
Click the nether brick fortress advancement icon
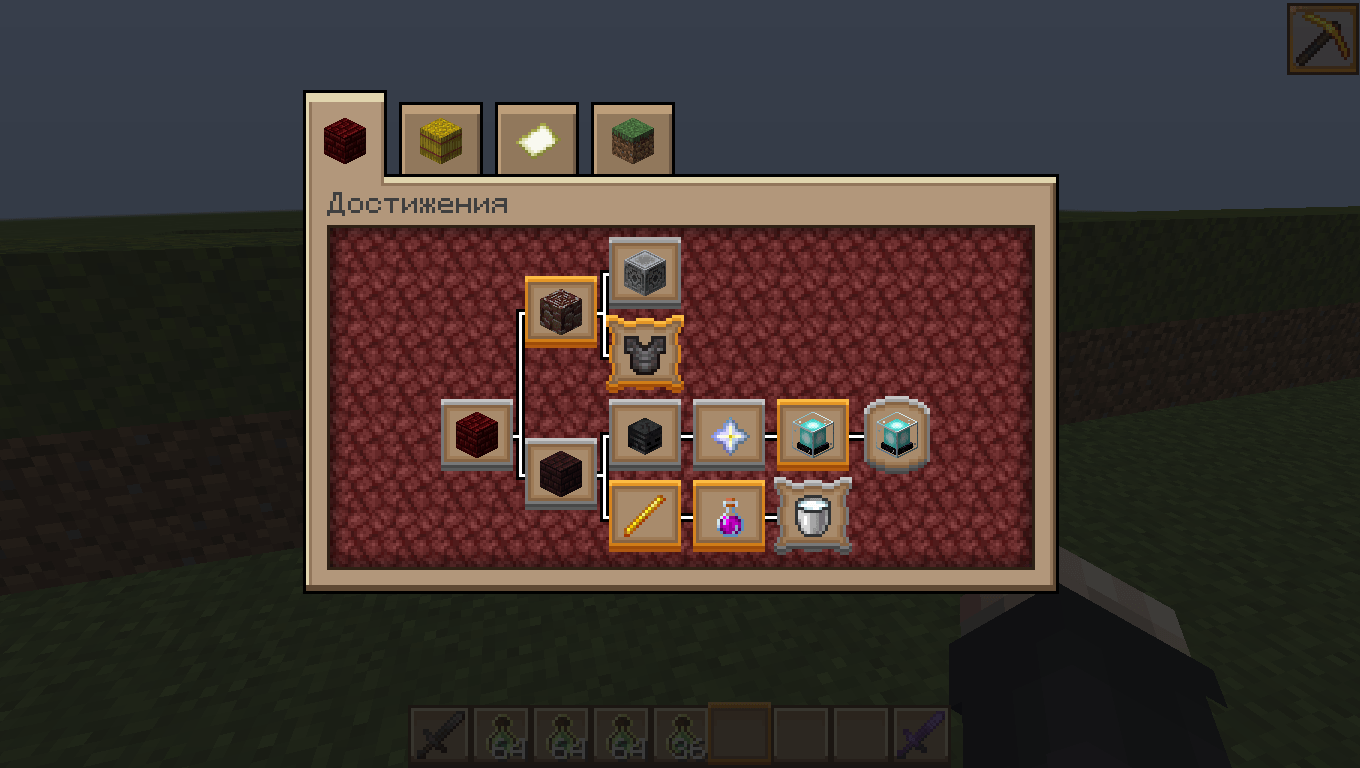(561, 310)
